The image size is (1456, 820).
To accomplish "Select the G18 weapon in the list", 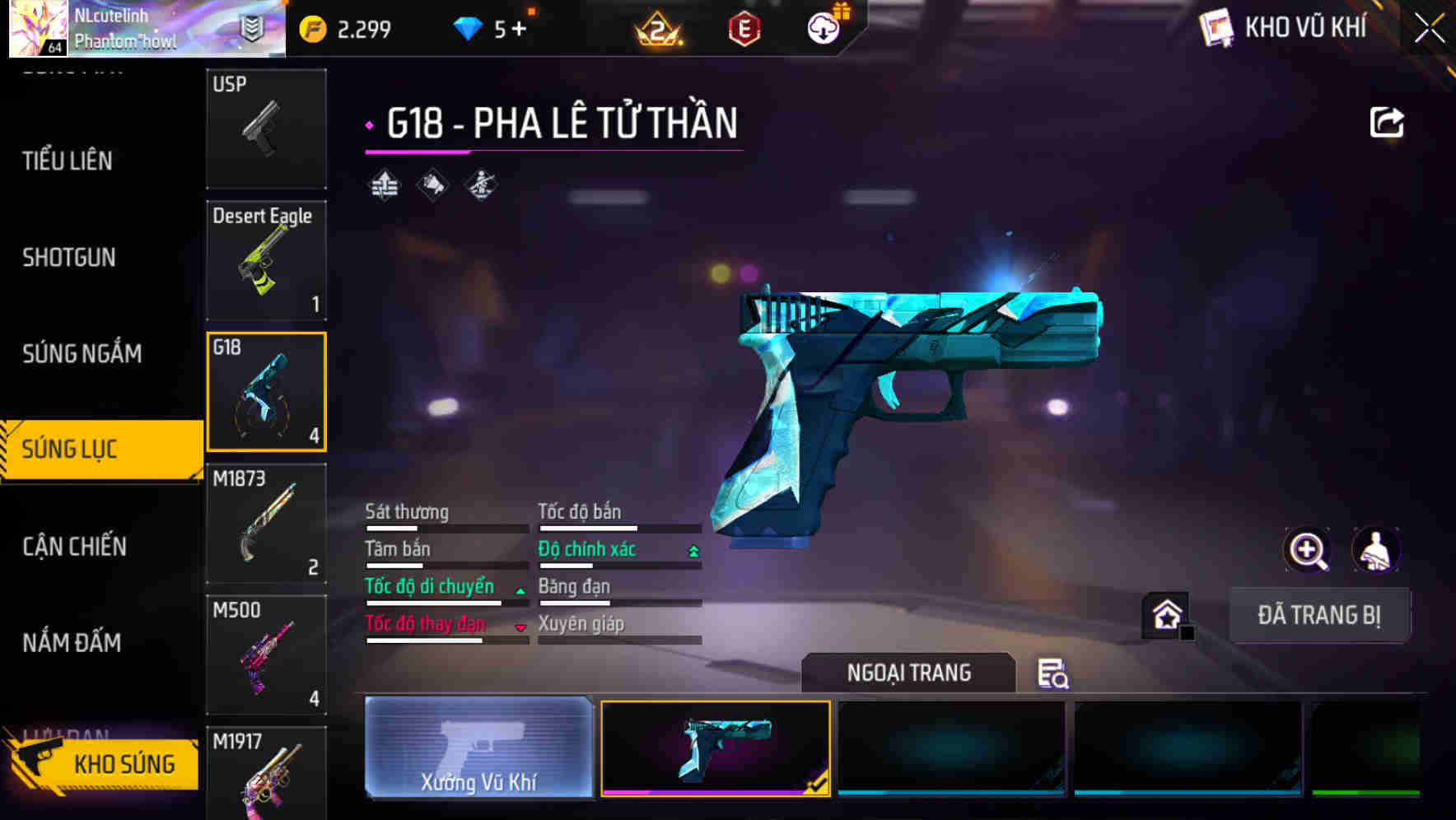I will click(266, 392).
